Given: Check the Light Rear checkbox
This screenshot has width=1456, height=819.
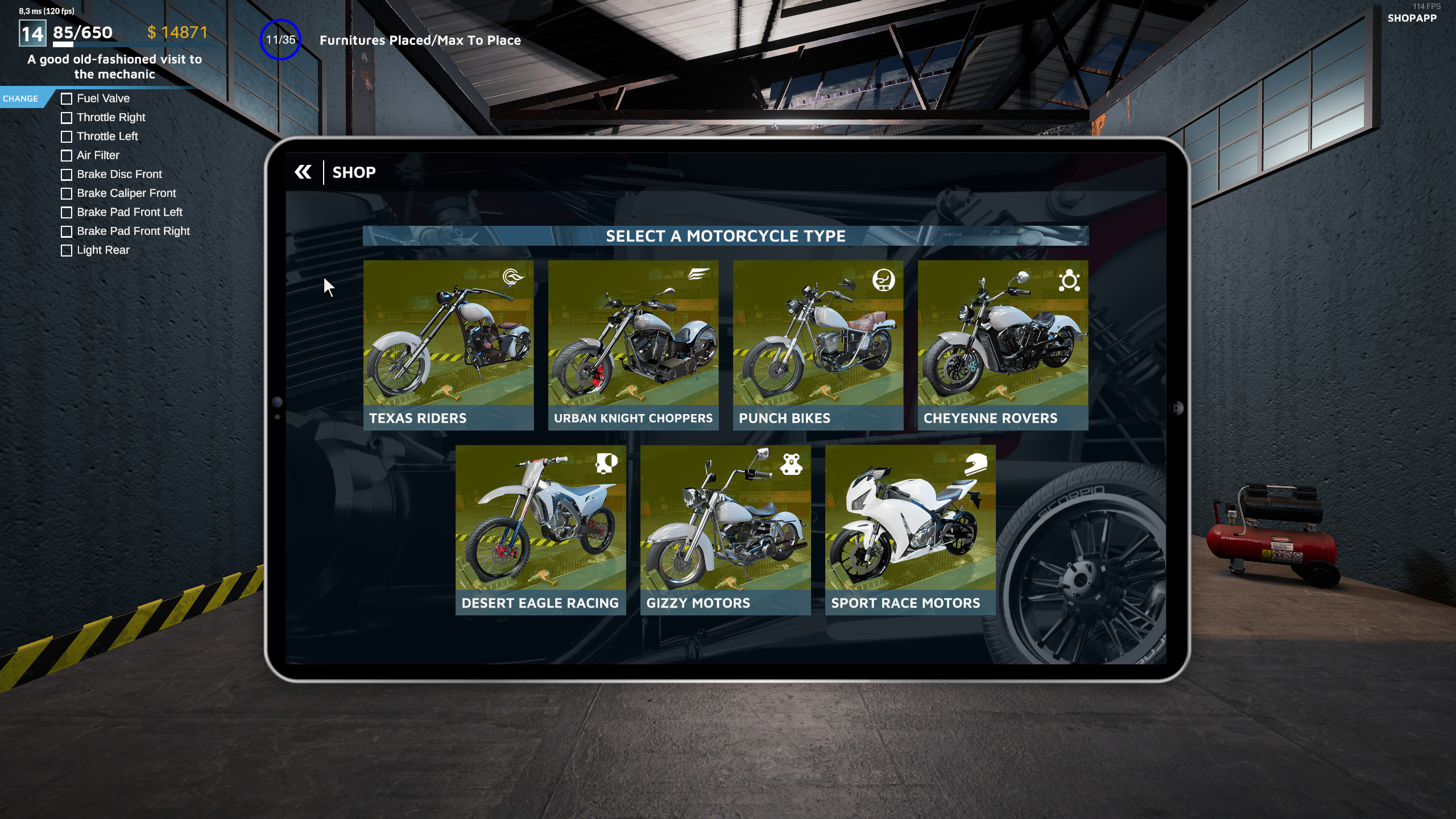Looking at the screenshot, I should (66, 250).
